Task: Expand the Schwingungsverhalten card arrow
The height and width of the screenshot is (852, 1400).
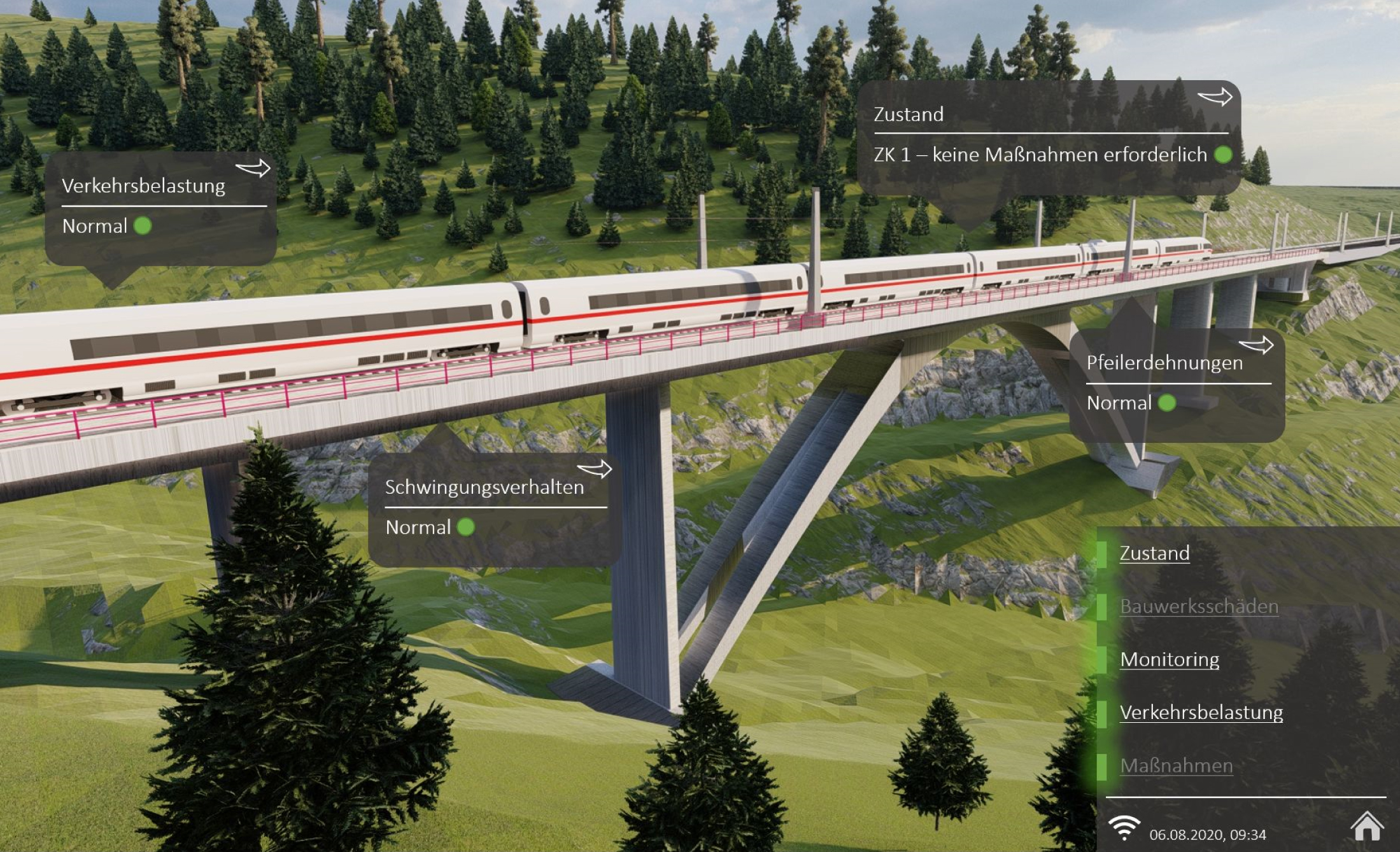Action: tap(594, 470)
